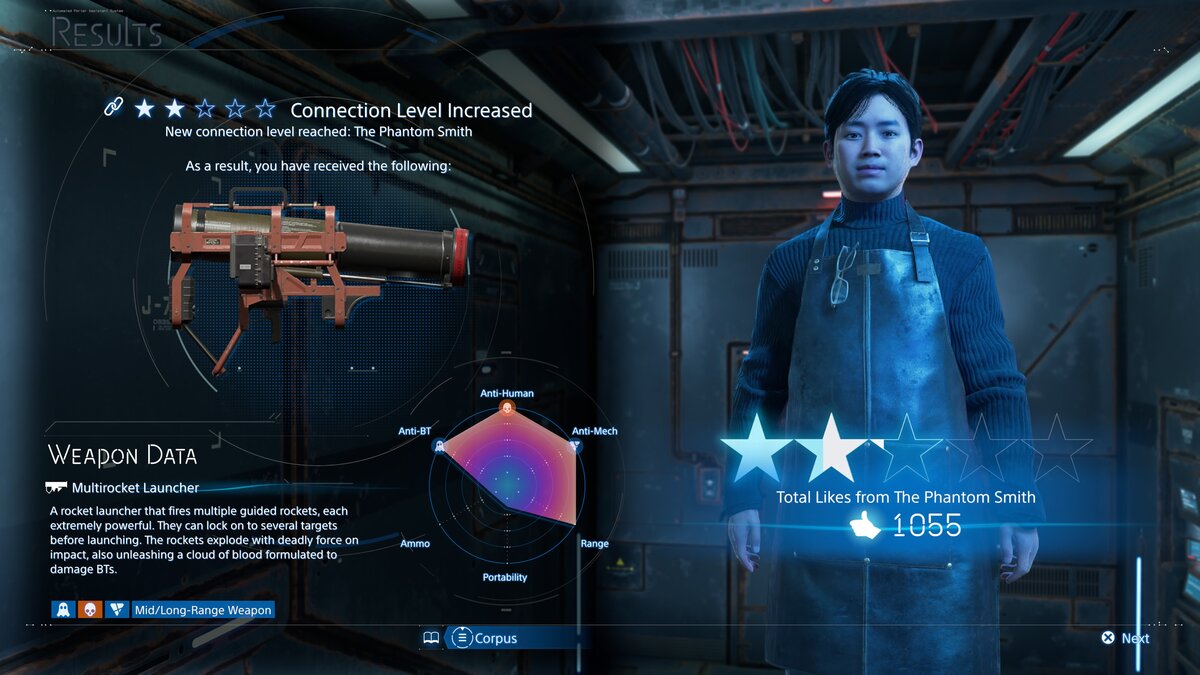This screenshot has height=675, width=1200.
Task: Click the open book icon beside Corpus
Action: point(431,638)
